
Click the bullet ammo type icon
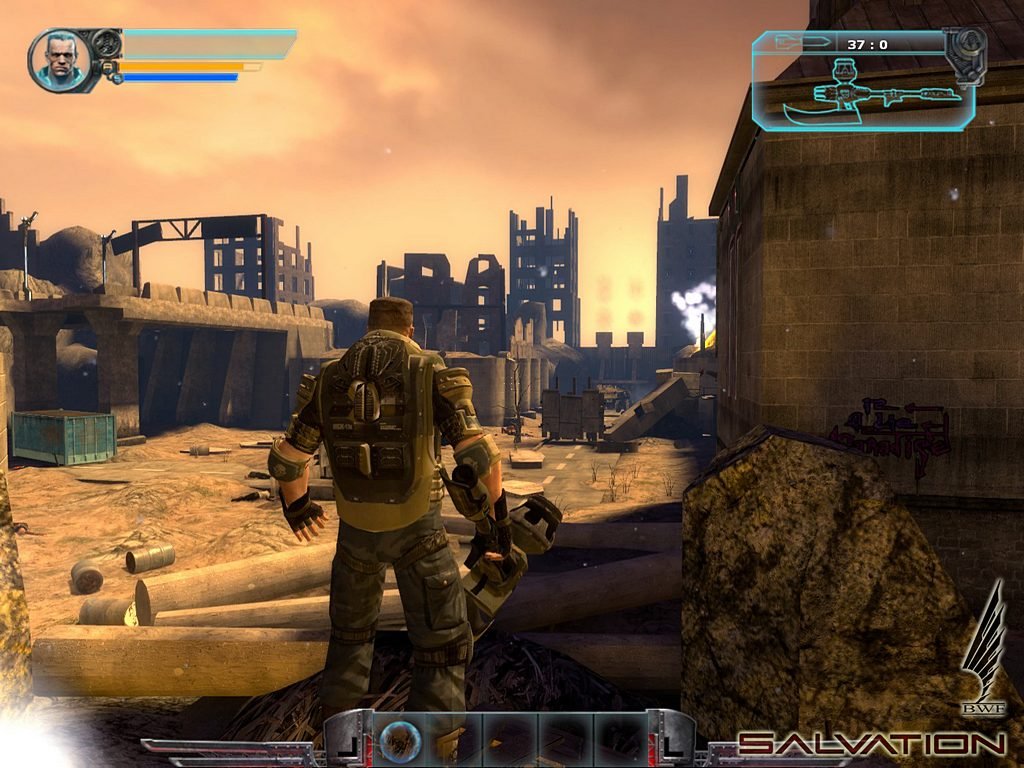coord(806,43)
